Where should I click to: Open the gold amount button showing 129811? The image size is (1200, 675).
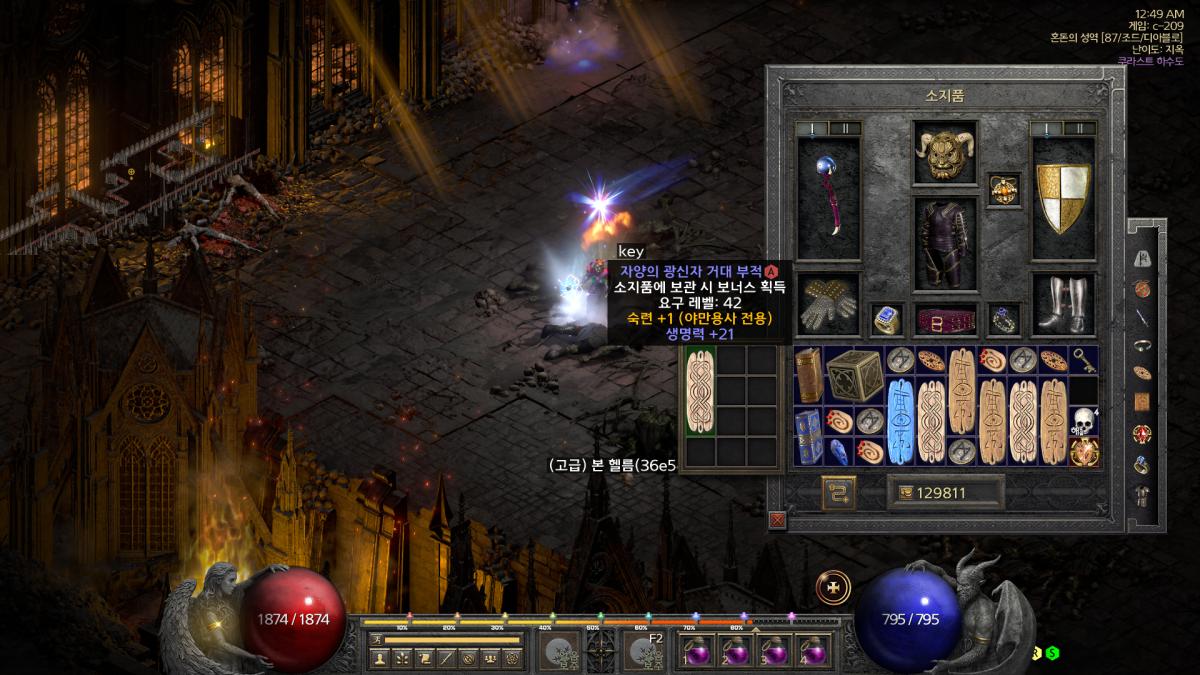(945, 491)
